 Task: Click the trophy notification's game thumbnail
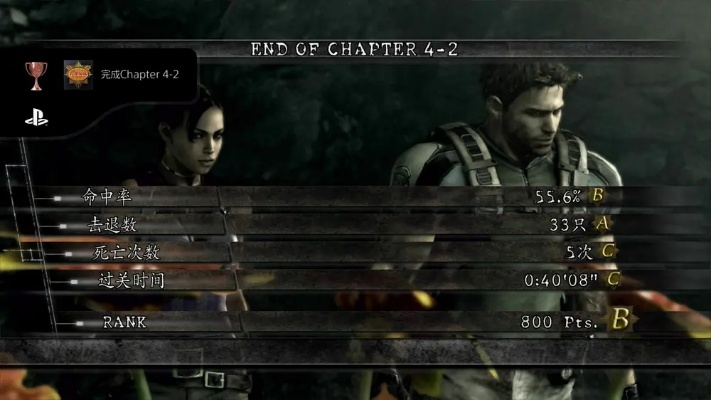(77, 74)
